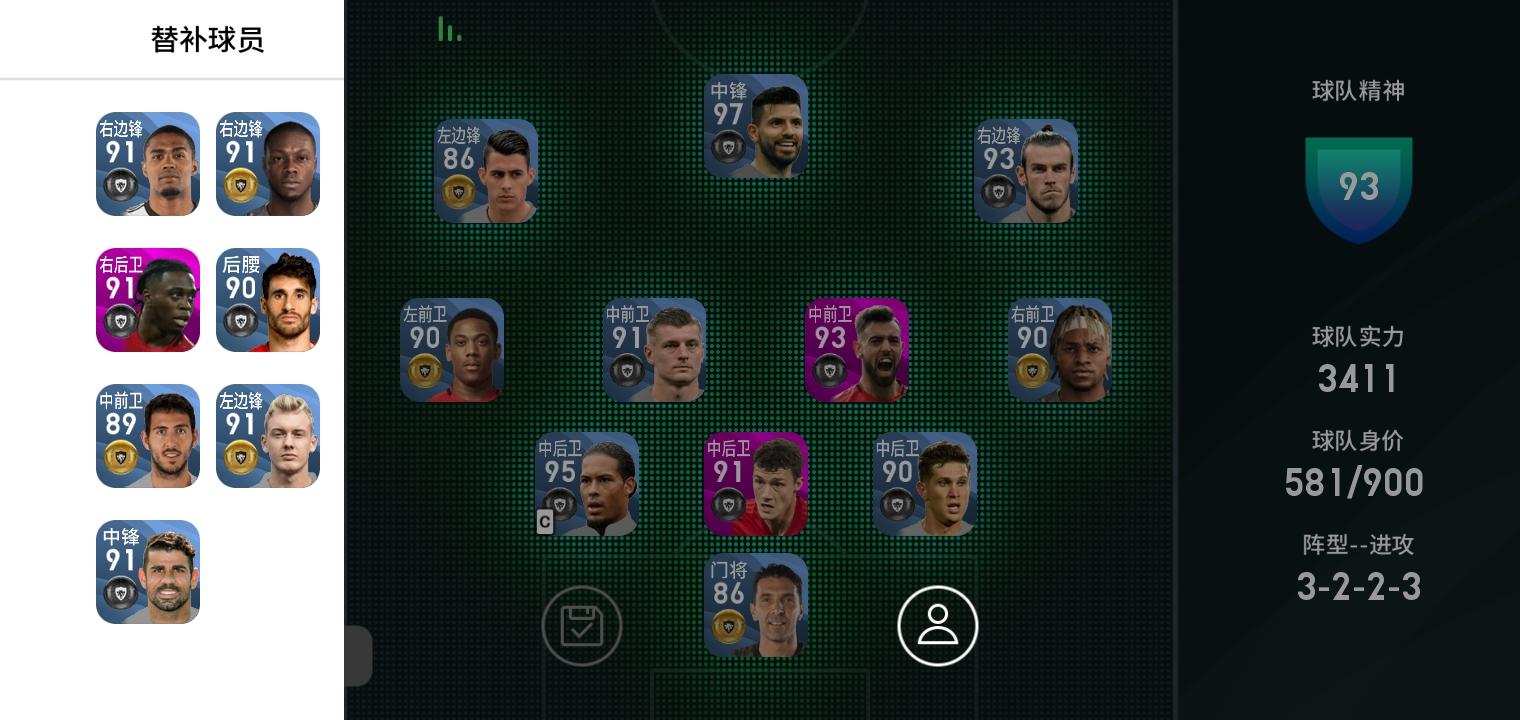Click the green performance bars icon

click(x=449, y=28)
